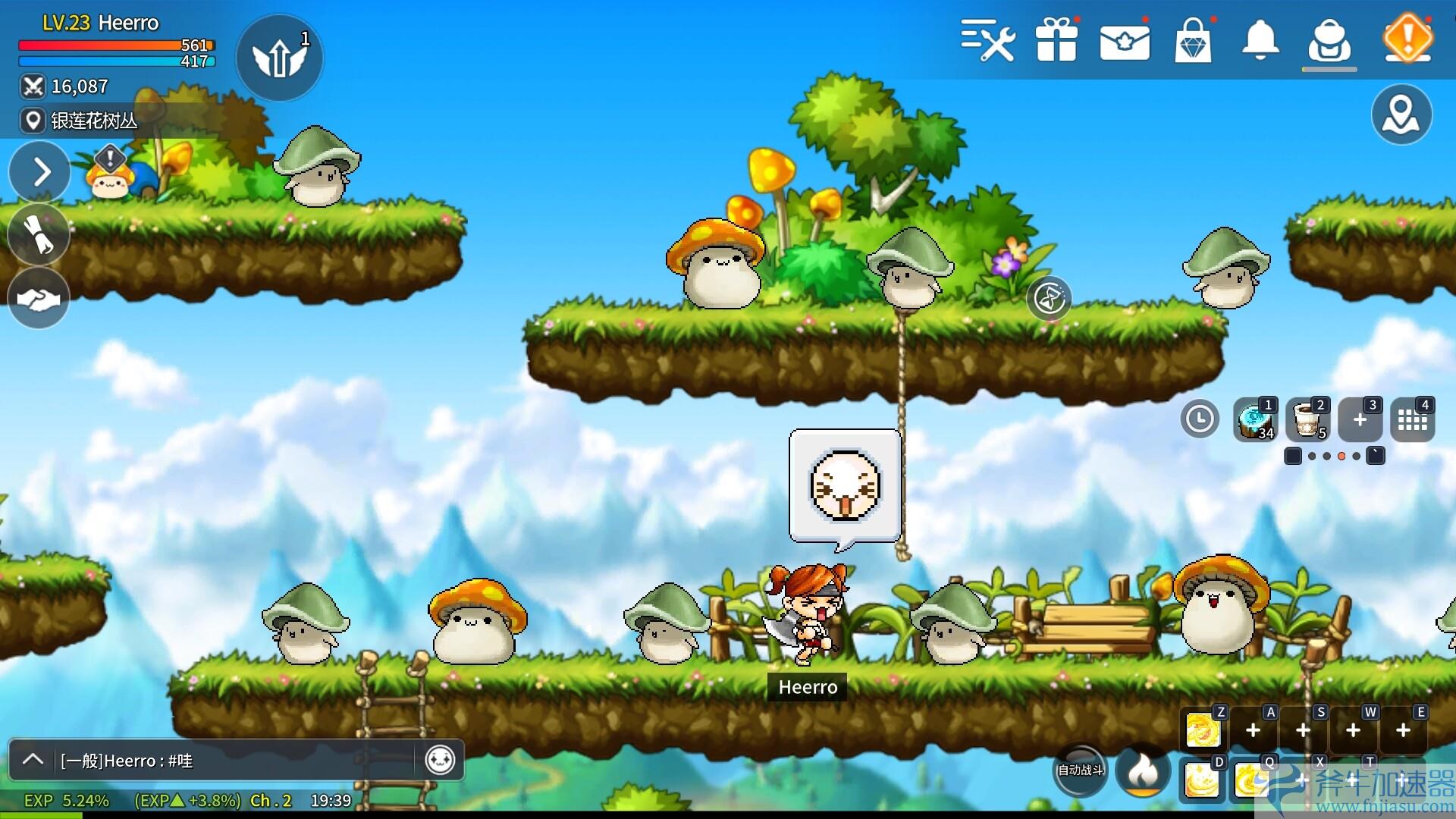Open the handshake social button
This screenshot has width=1456, height=819.
[x=39, y=299]
